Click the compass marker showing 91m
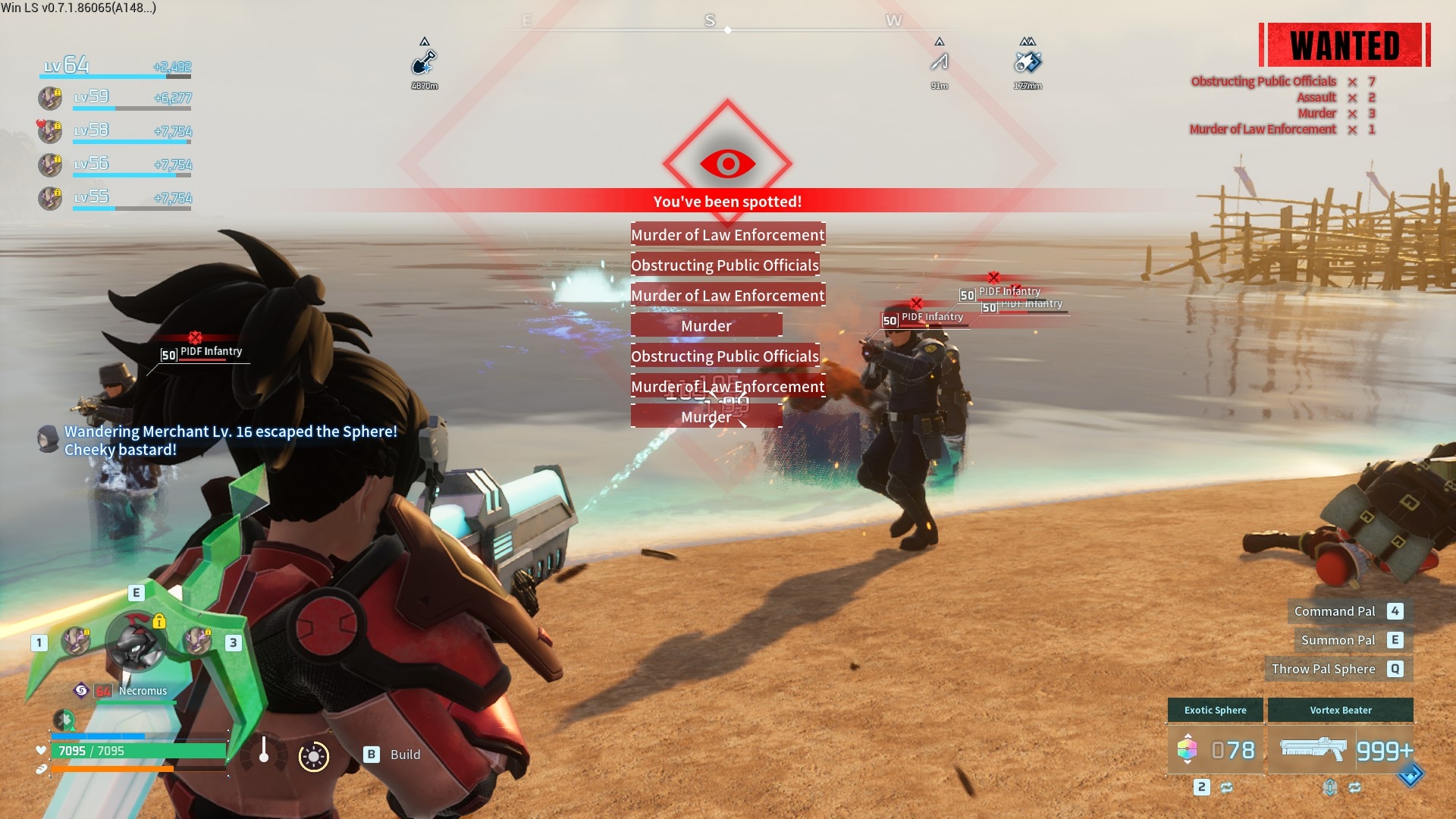 [x=940, y=62]
